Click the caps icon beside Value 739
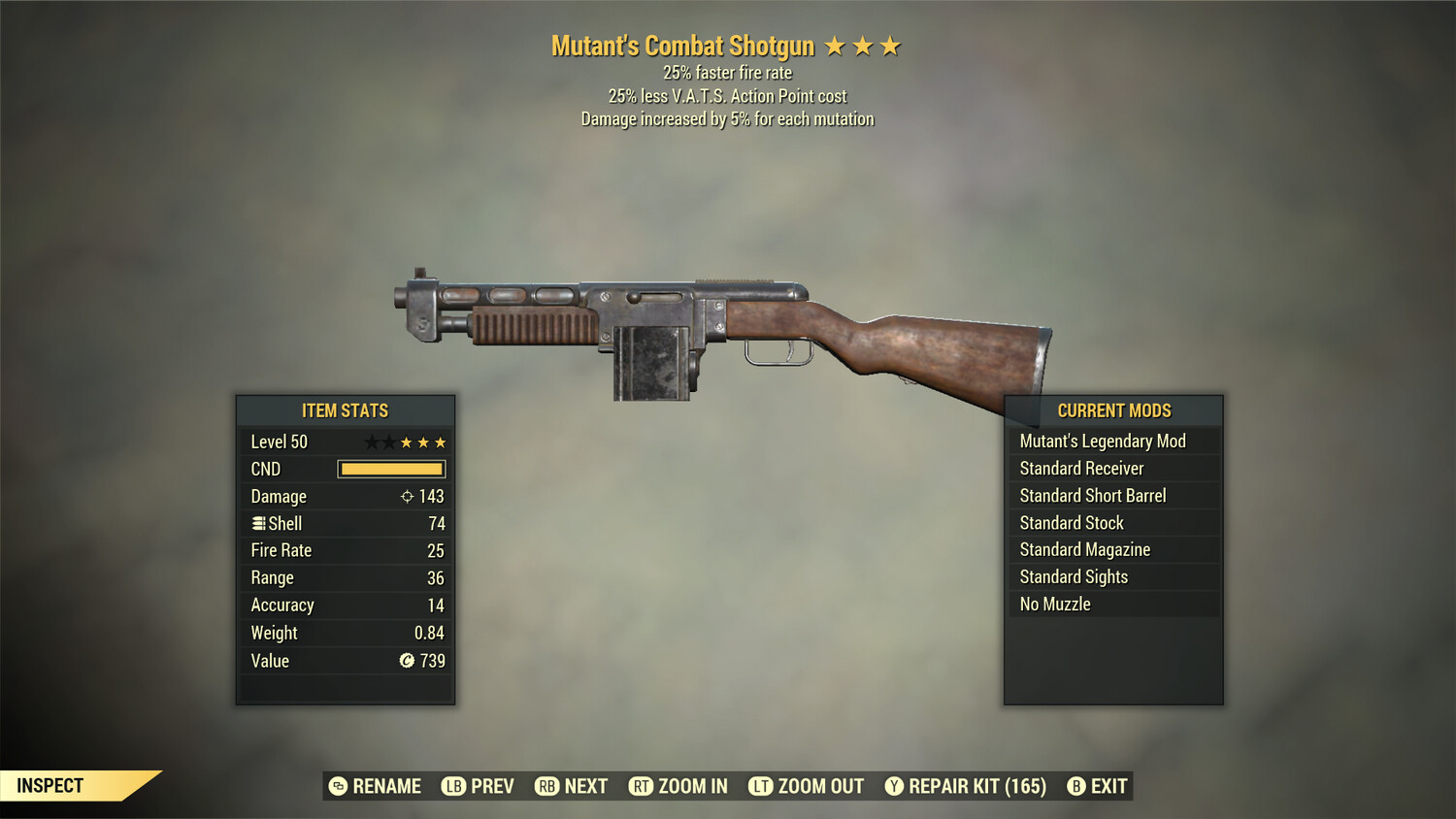This screenshot has width=1456, height=819. pyautogui.click(x=409, y=661)
